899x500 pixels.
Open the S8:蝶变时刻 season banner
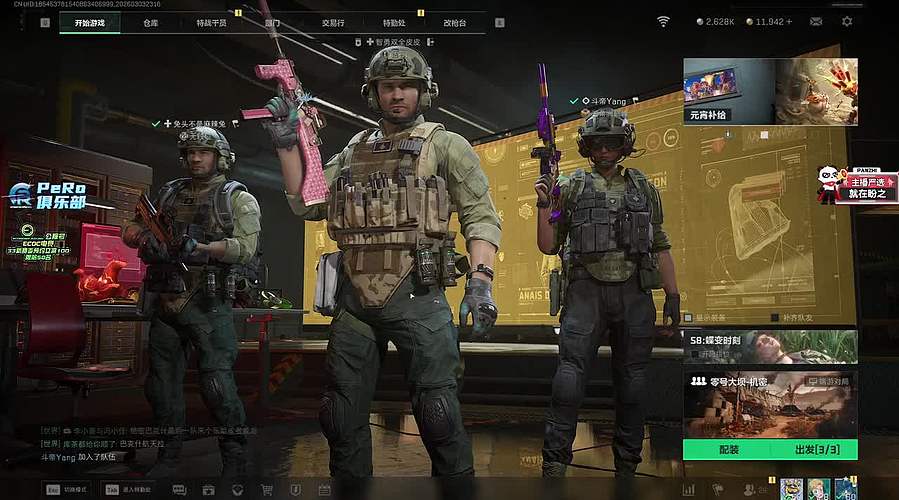tap(770, 346)
